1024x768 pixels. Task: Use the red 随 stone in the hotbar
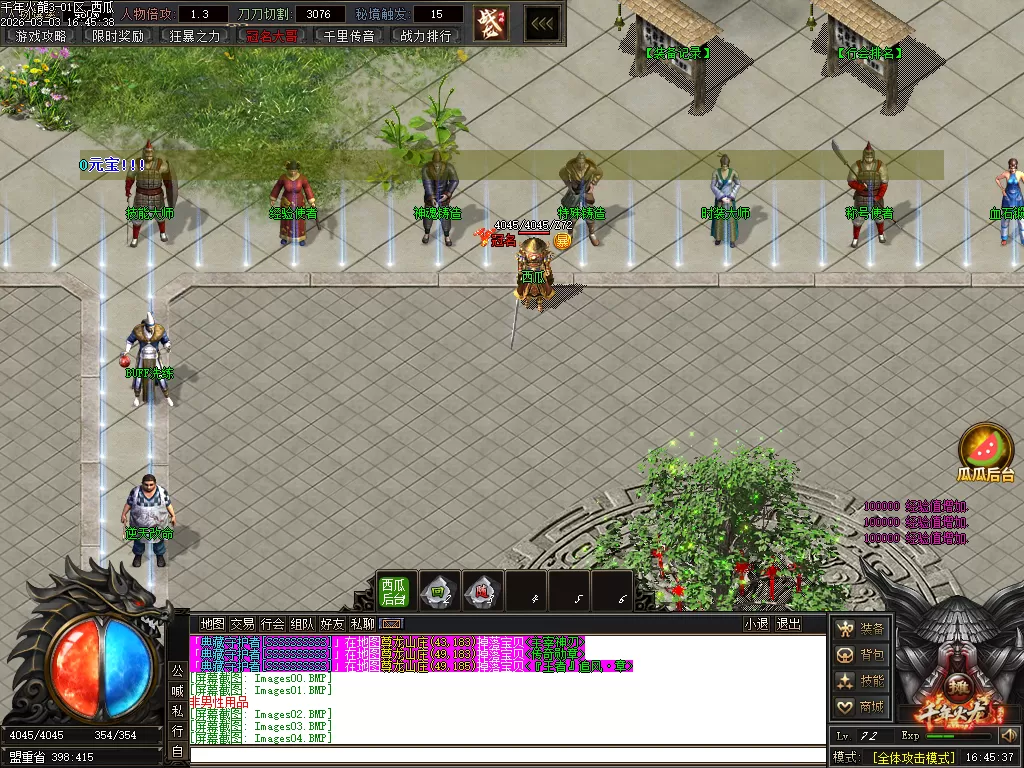tap(482, 591)
